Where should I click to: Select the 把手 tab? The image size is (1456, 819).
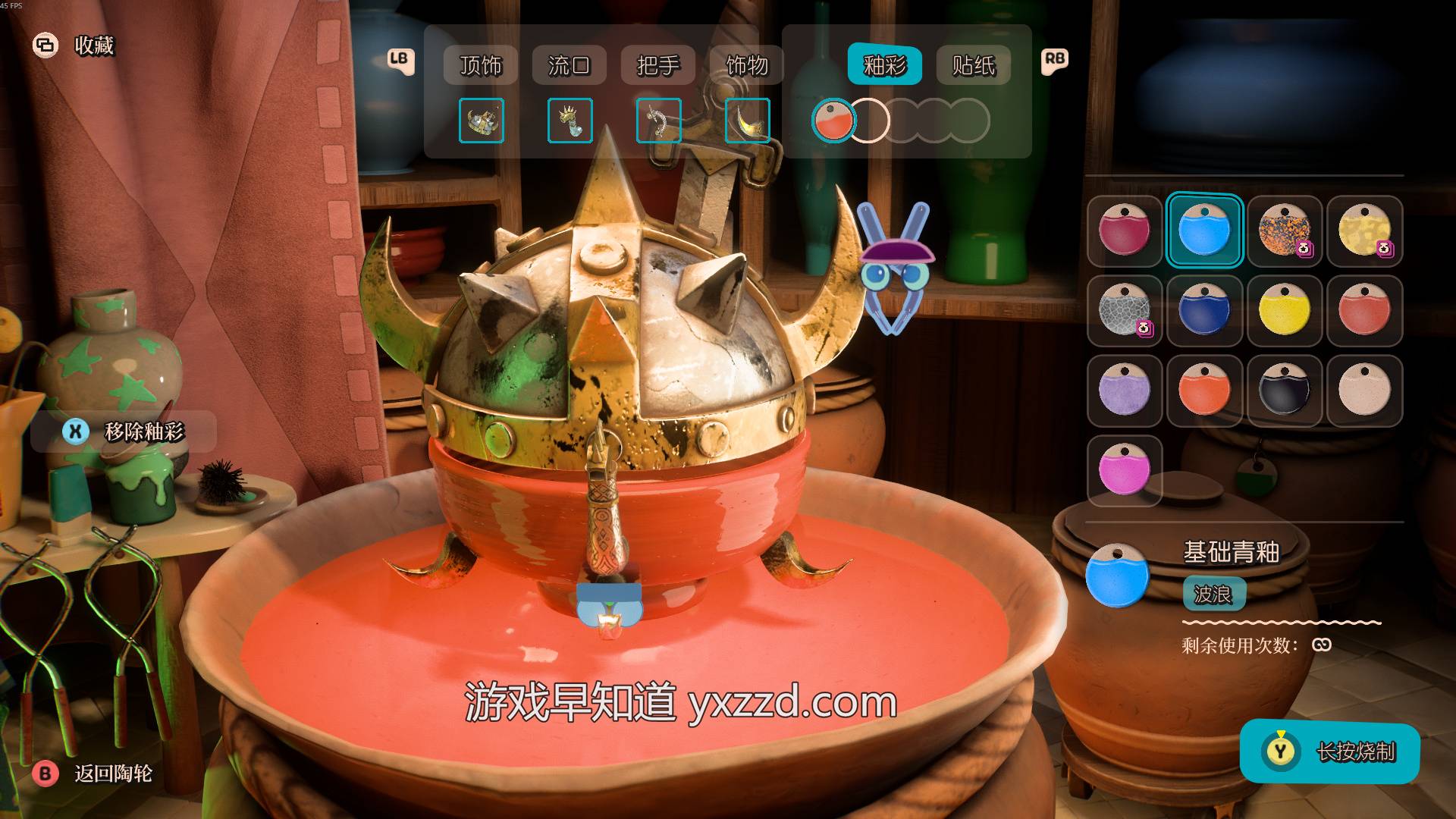(657, 65)
